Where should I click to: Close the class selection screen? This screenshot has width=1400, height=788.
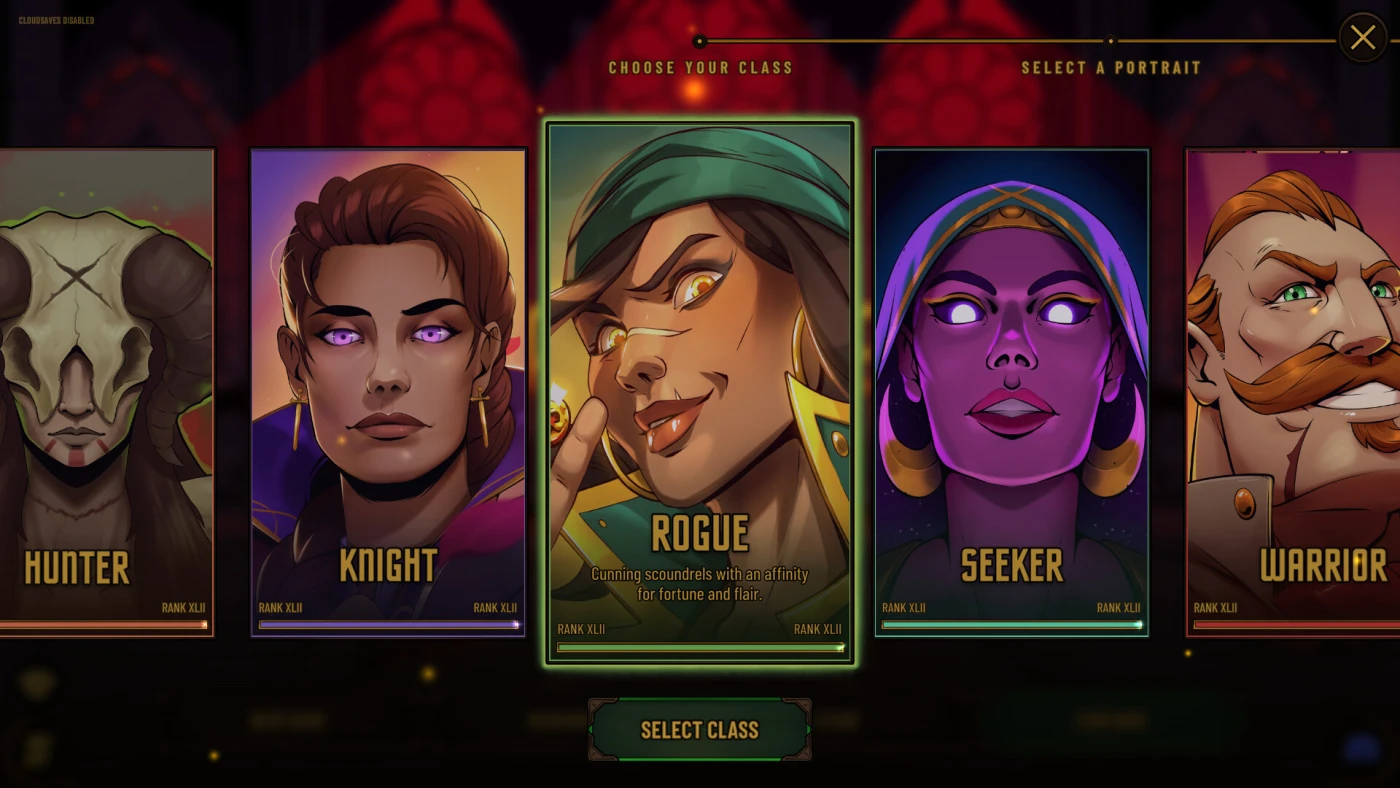(1362, 38)
